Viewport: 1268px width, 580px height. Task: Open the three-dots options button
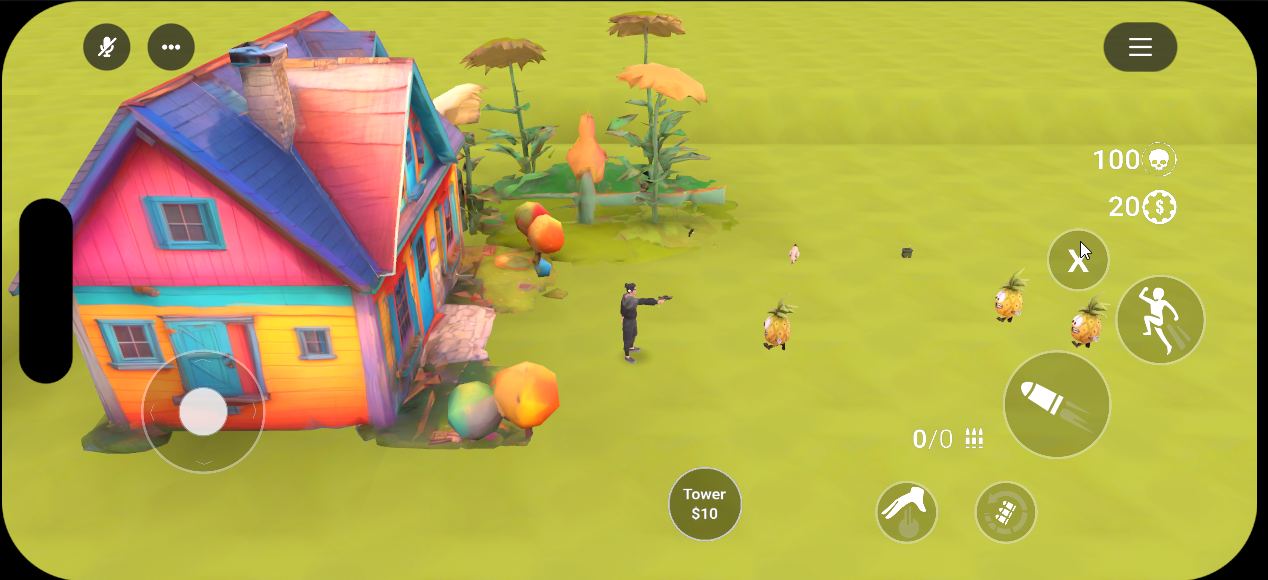point(171,47)
